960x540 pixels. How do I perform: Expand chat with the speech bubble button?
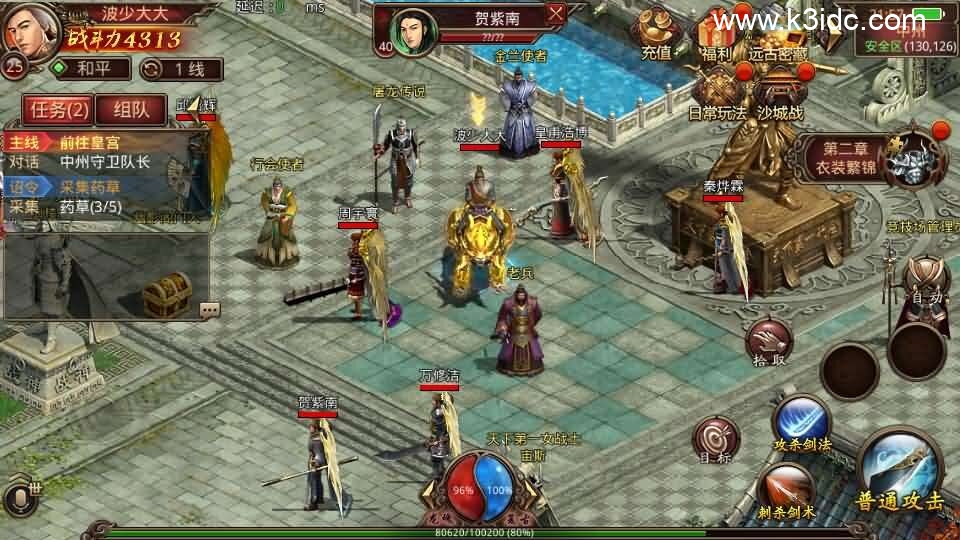(x=209, y=309)
